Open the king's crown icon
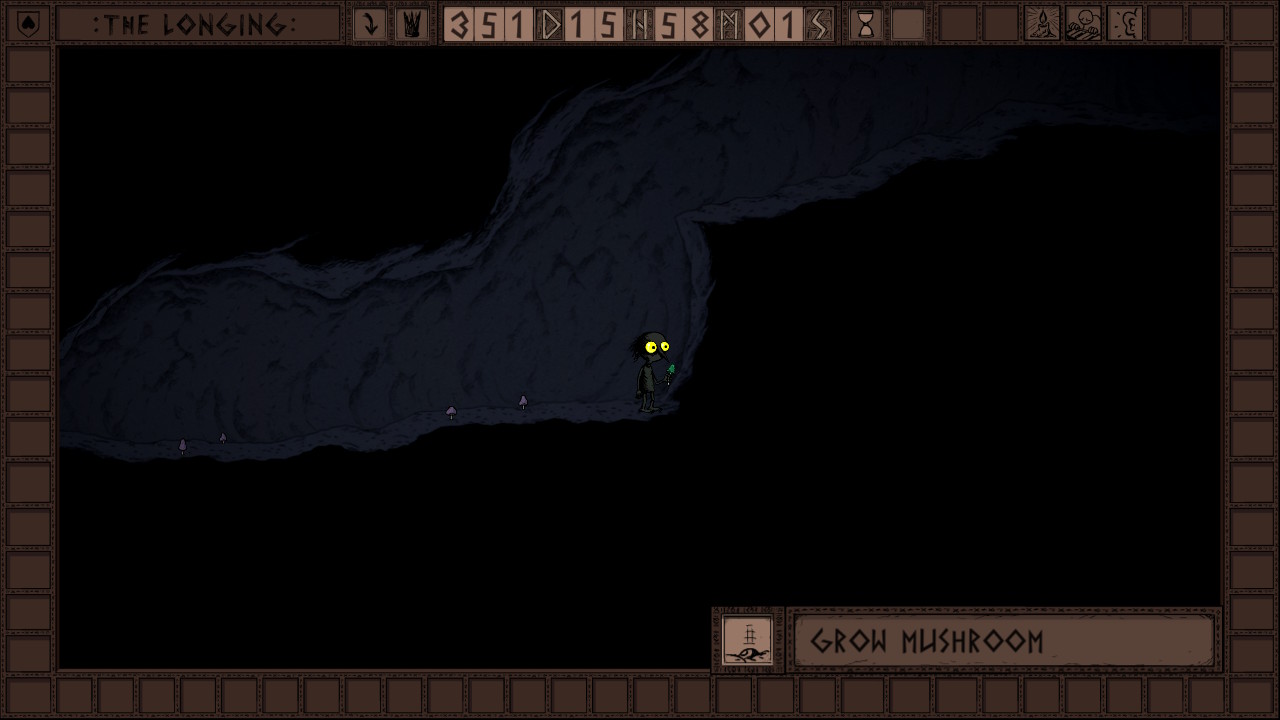1280x720 pixels. (x=411, y=24)
